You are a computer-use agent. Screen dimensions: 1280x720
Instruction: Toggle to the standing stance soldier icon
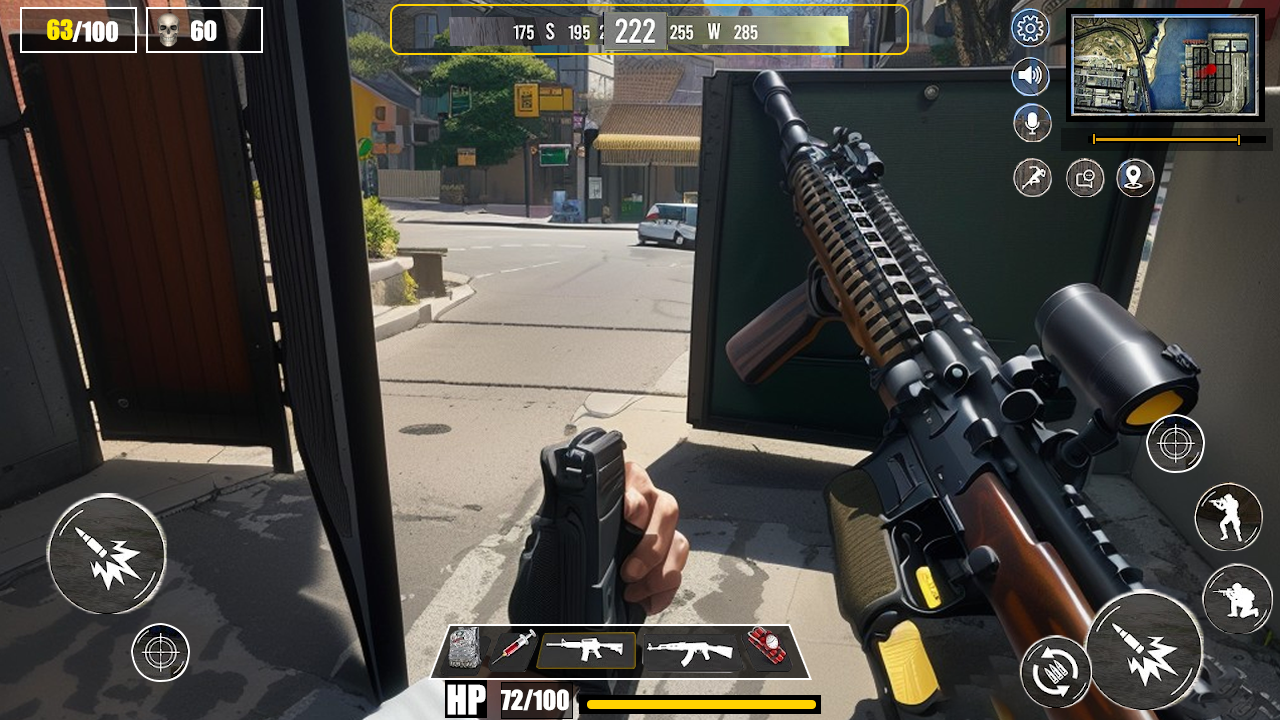(1229, 516)
